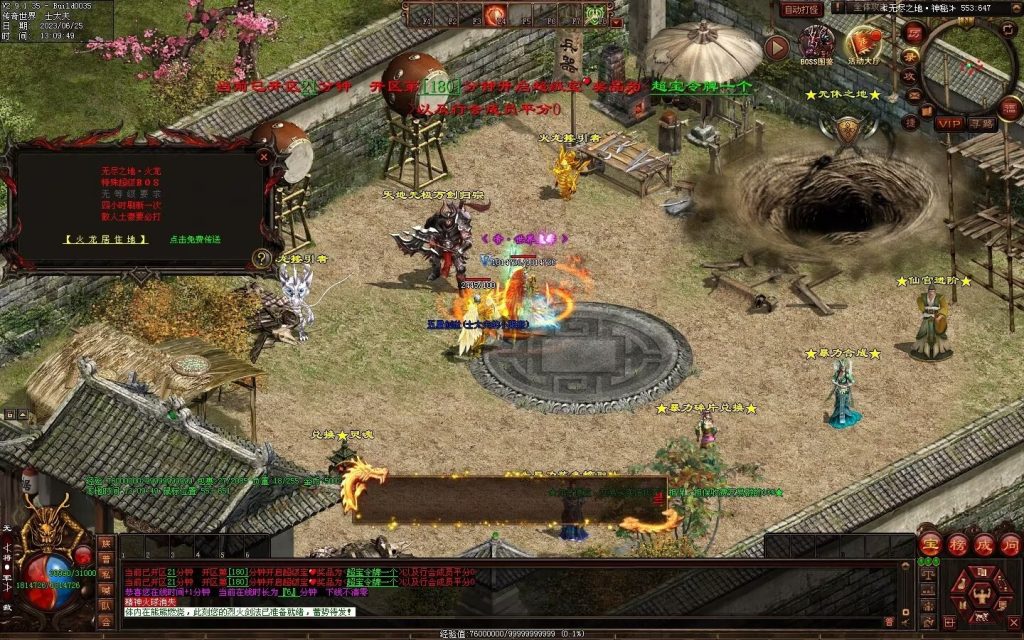
Task: Open the VIP panel button
Action: 948,123
